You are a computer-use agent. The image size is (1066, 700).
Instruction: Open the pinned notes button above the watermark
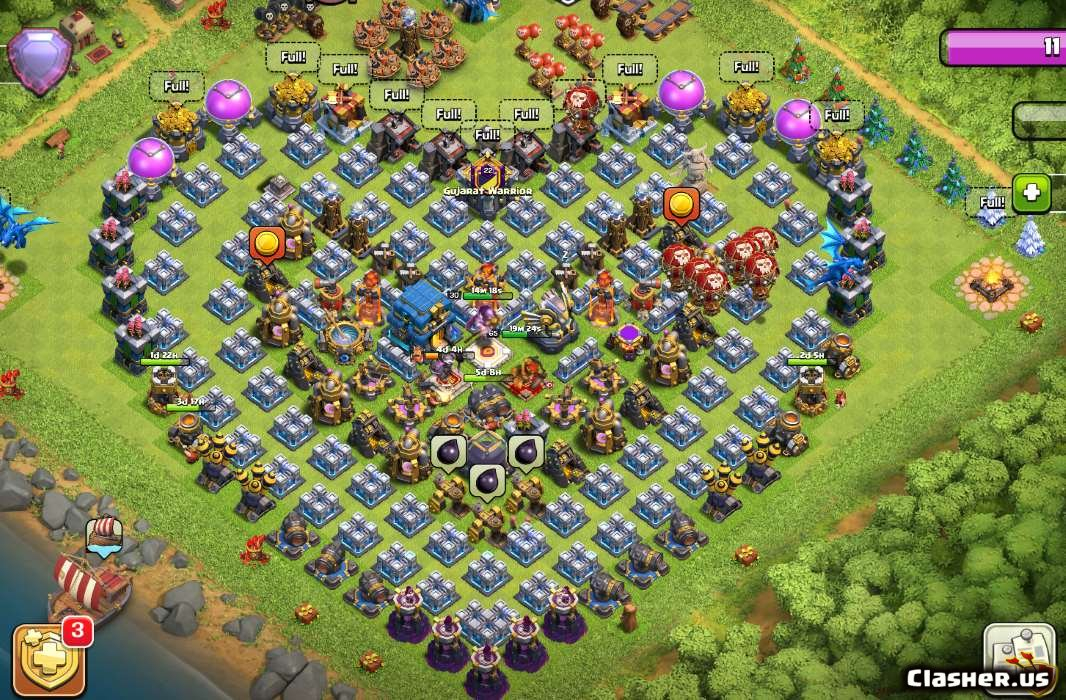(1019, 649)
